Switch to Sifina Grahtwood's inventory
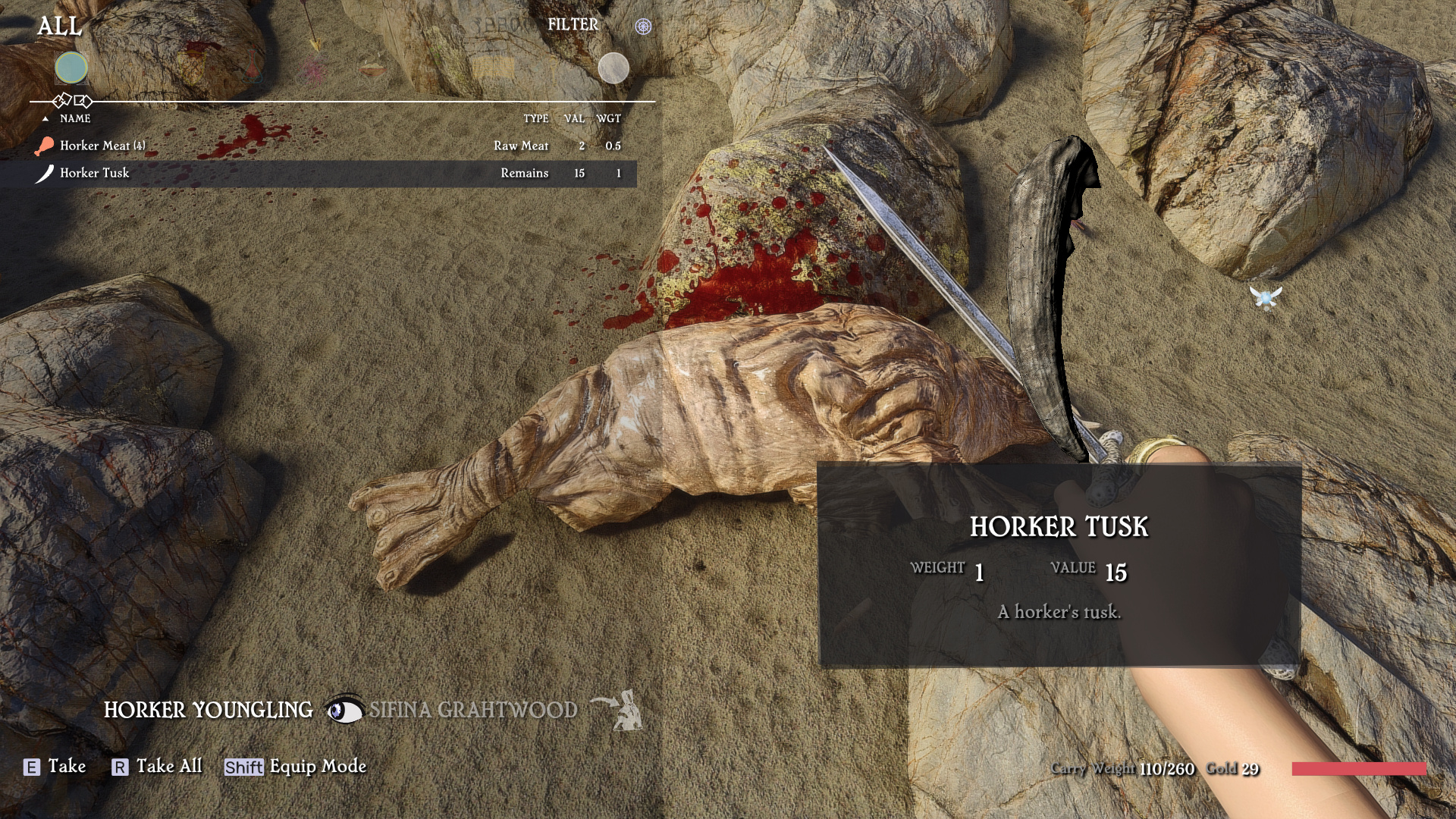The image size is (1456, 819). pyautogui.click(x=472, y=711)
